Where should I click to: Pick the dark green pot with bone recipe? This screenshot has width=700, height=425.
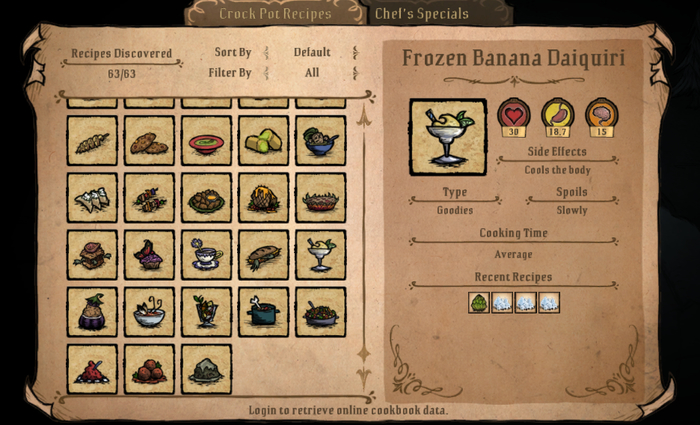pos(265,312)
